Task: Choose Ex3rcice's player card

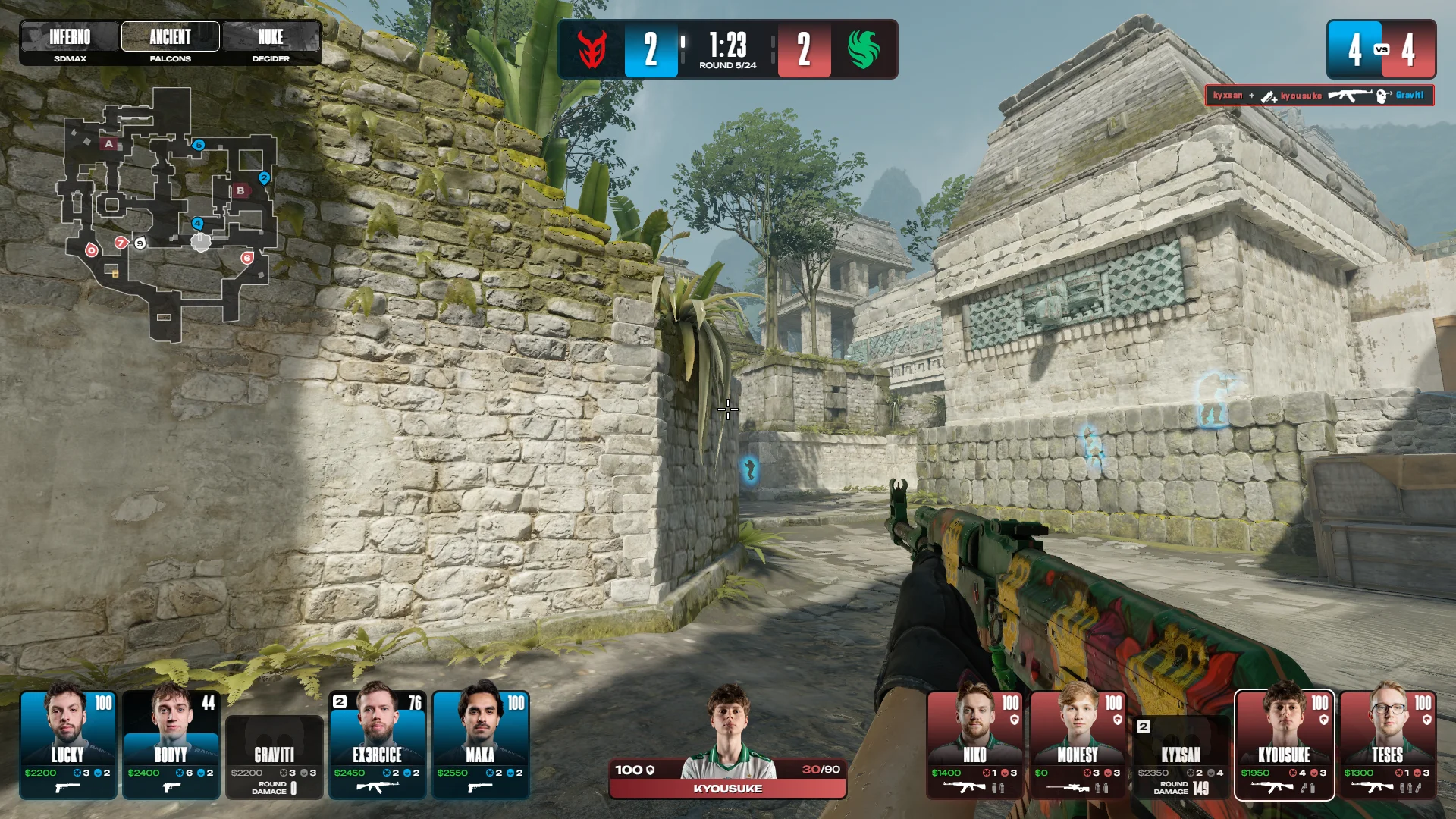Action: coord(378,745)
